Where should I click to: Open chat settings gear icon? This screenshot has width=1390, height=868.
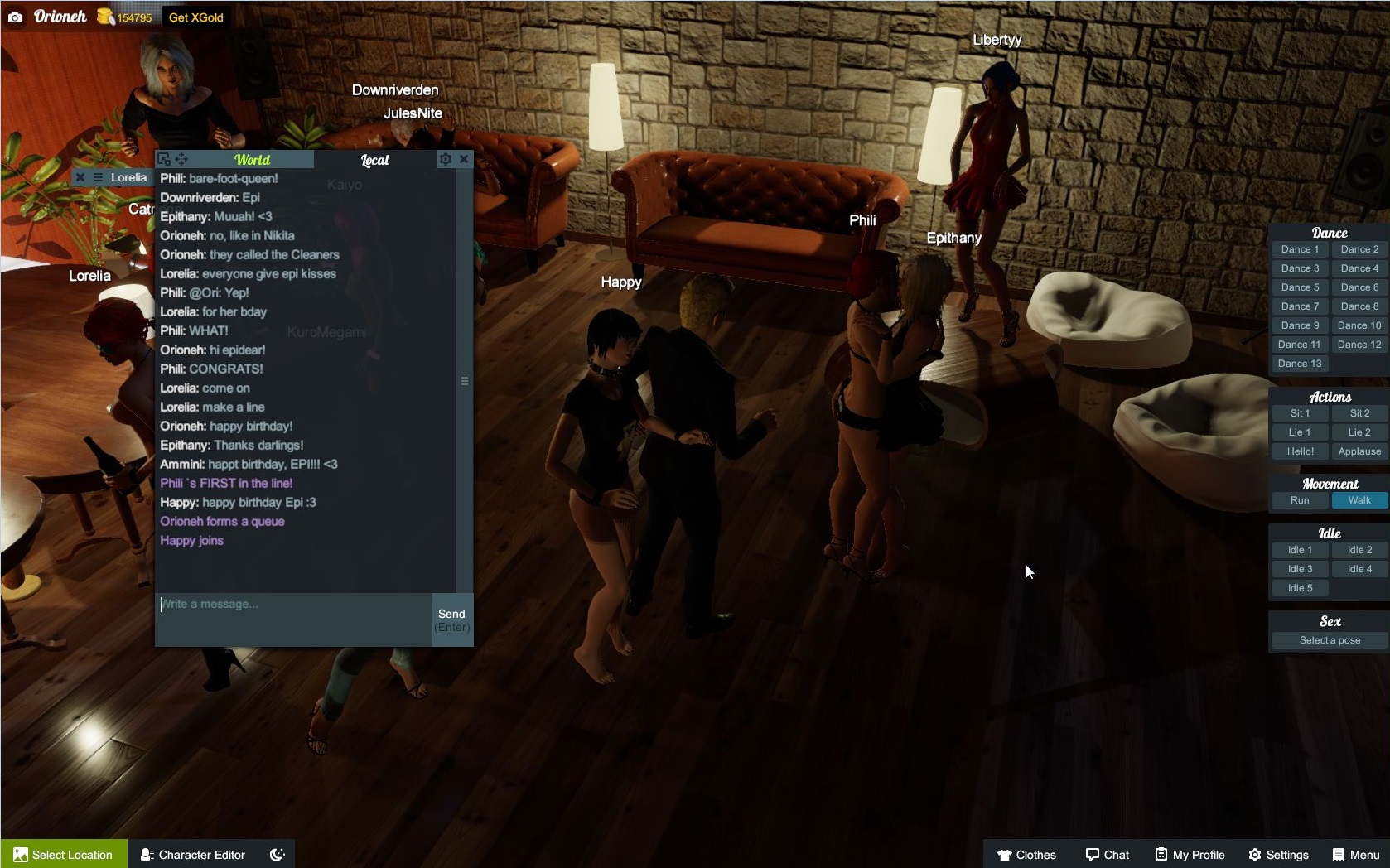tap(446, 159)
